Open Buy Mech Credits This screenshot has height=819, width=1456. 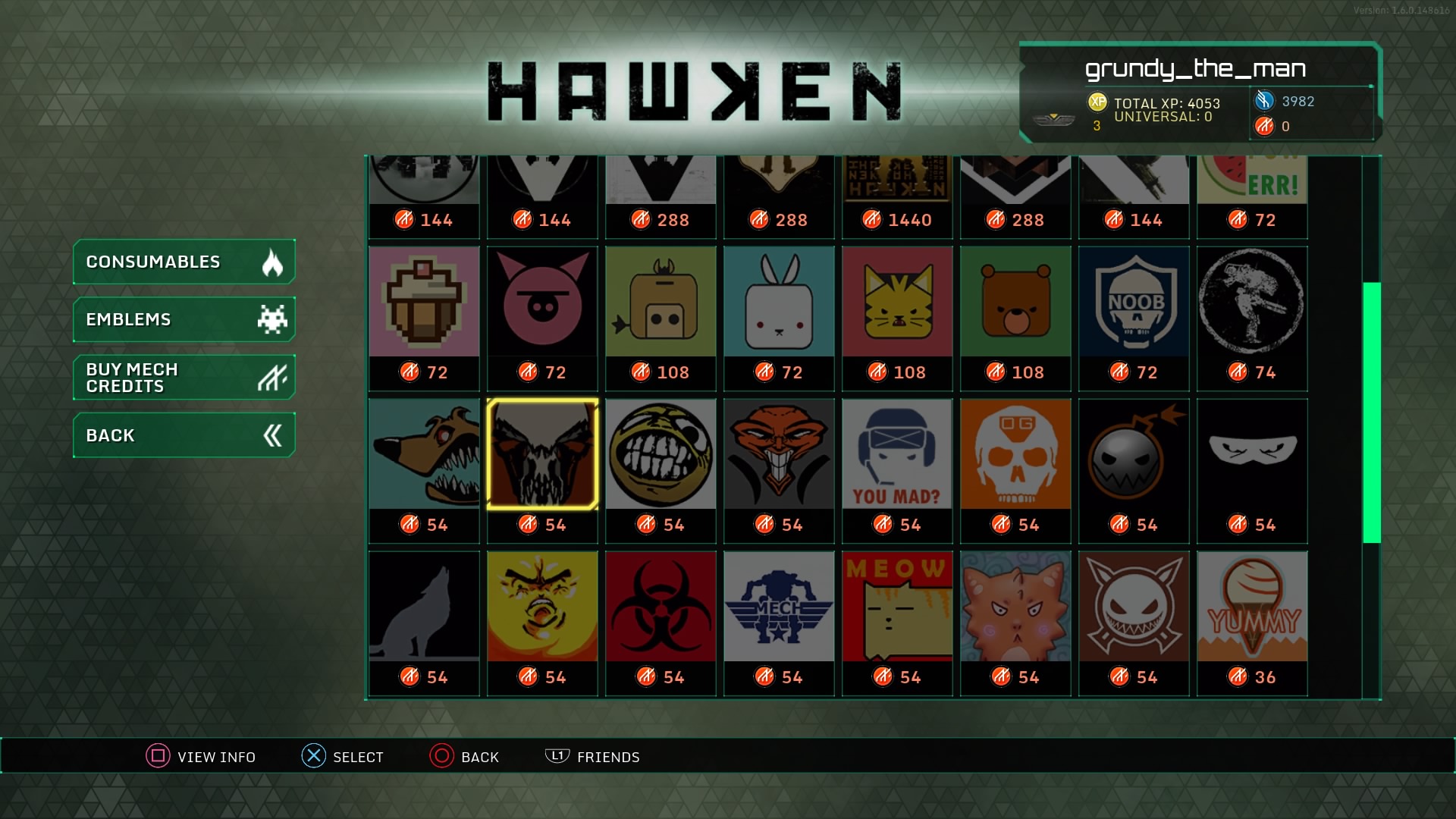(184, 377)
